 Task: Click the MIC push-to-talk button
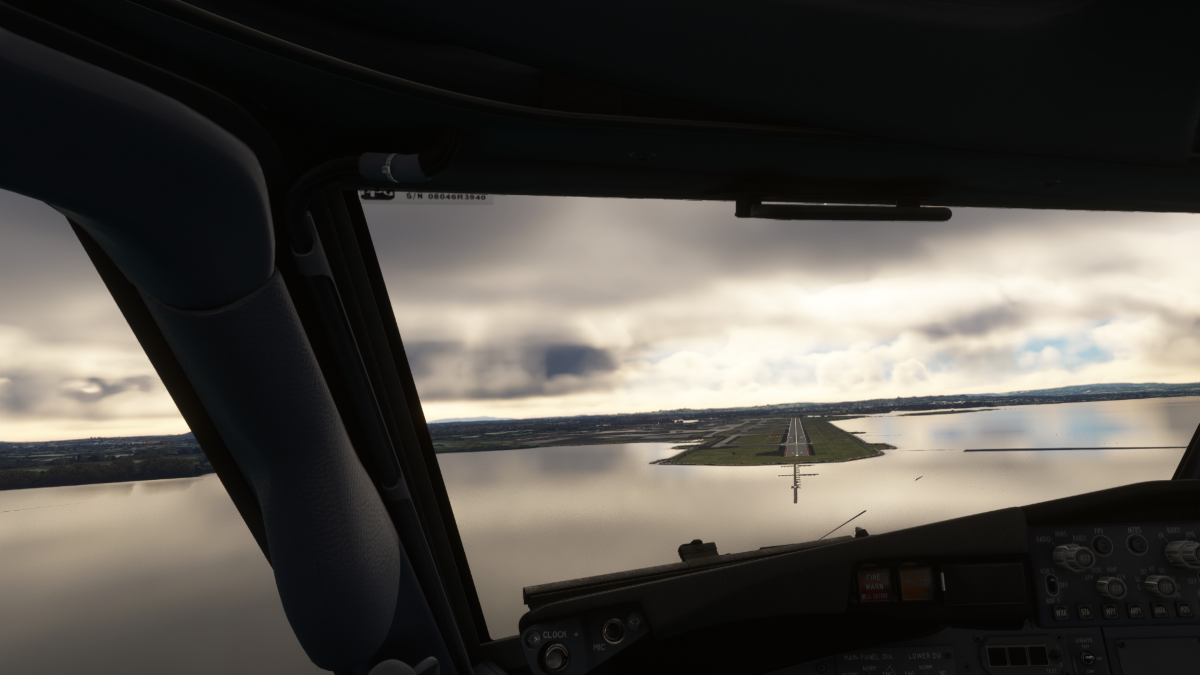(613, 630)
